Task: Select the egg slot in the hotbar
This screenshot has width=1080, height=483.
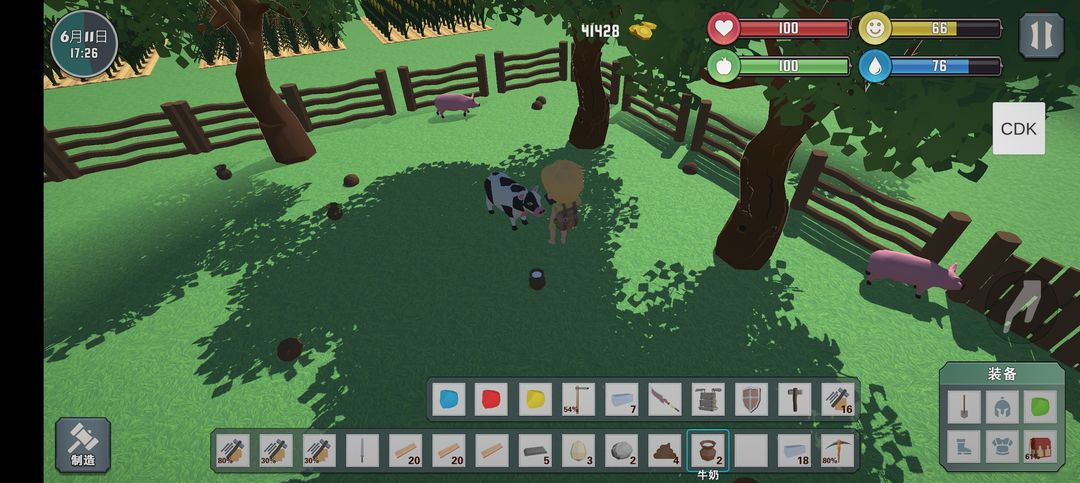Action: click(x=578, y=450)
